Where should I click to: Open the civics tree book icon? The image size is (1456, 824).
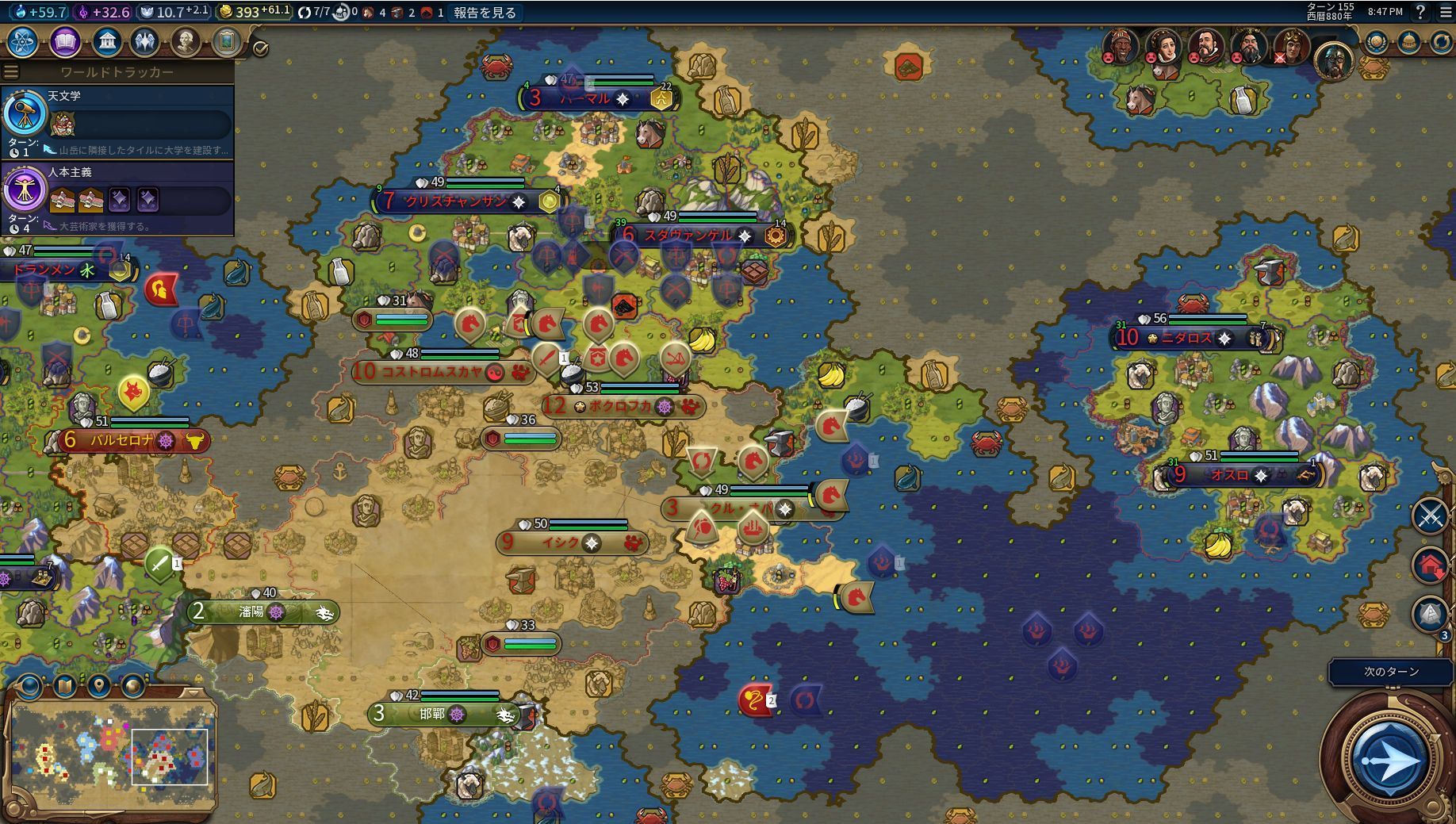pos(65,42)
